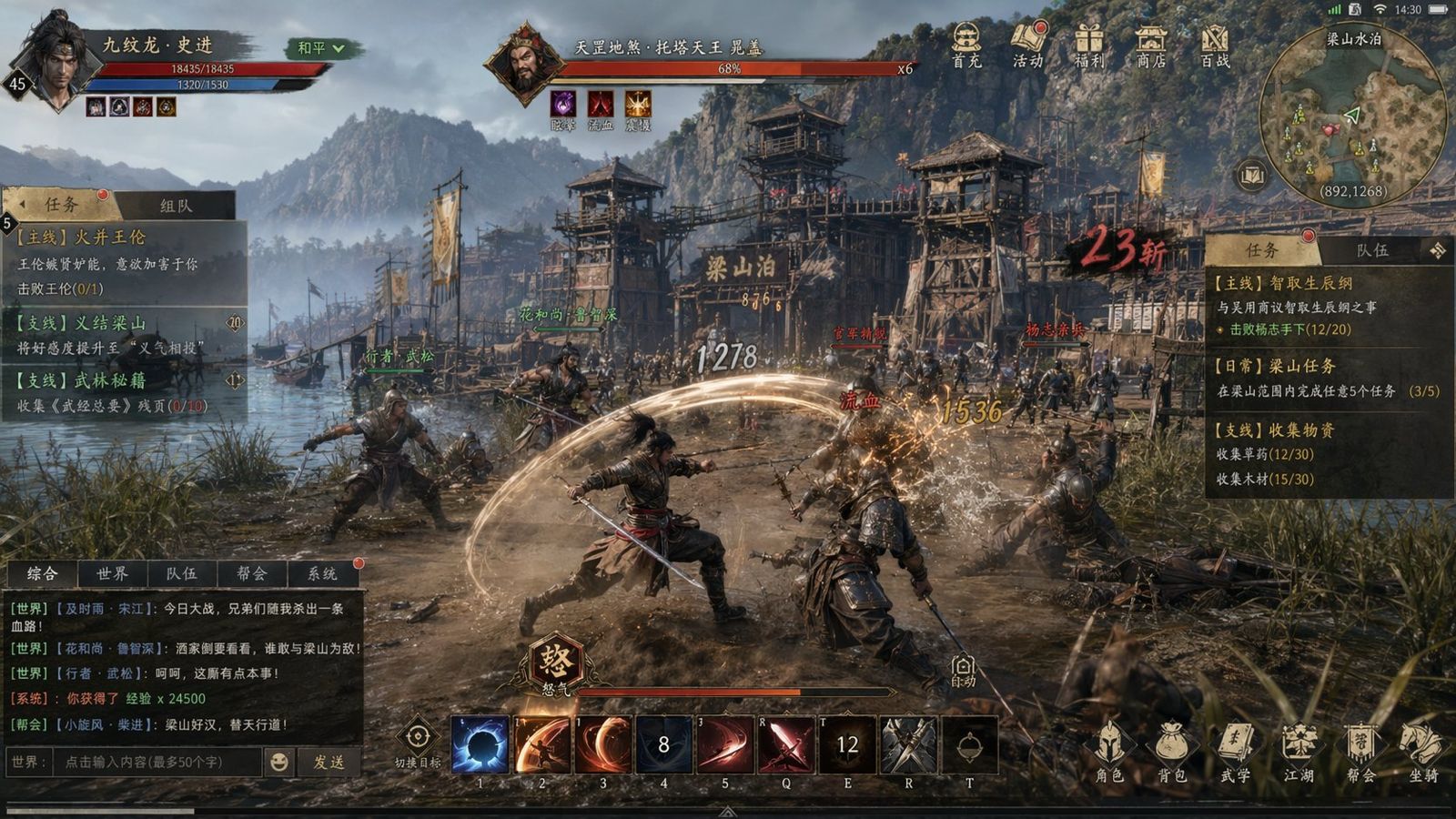
Task: Activate the crossed swords skill on R
Action: [x=908, y=745]
